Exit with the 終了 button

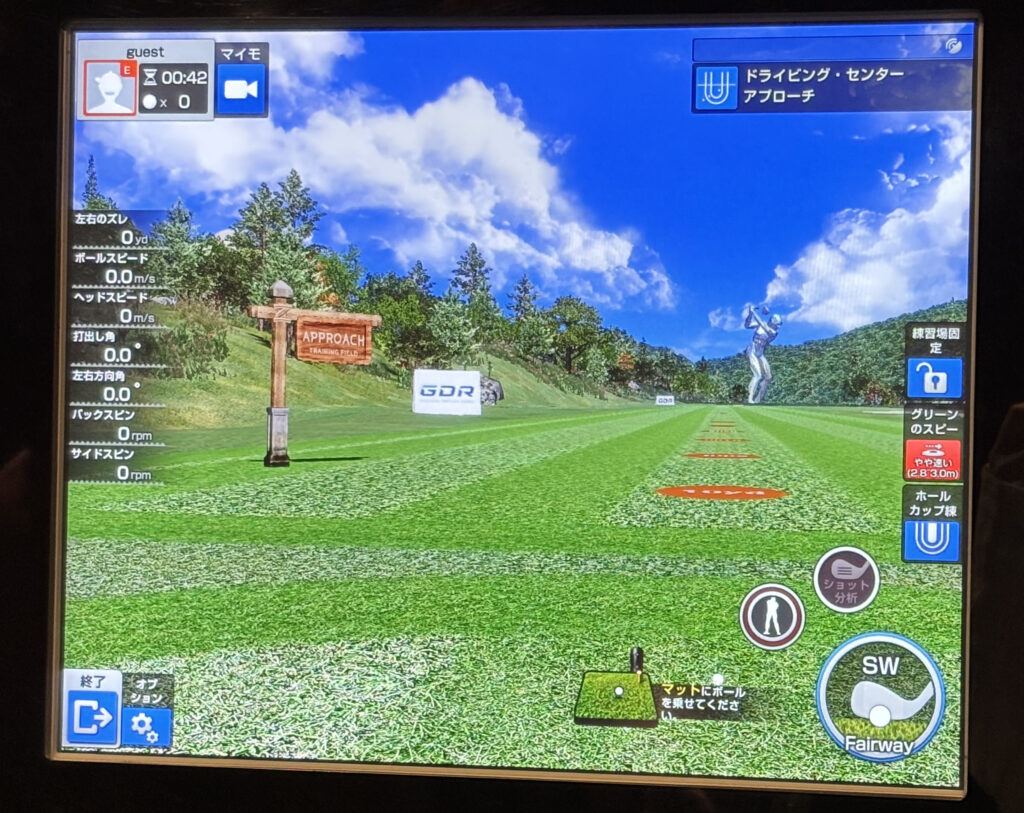point(92,716)
